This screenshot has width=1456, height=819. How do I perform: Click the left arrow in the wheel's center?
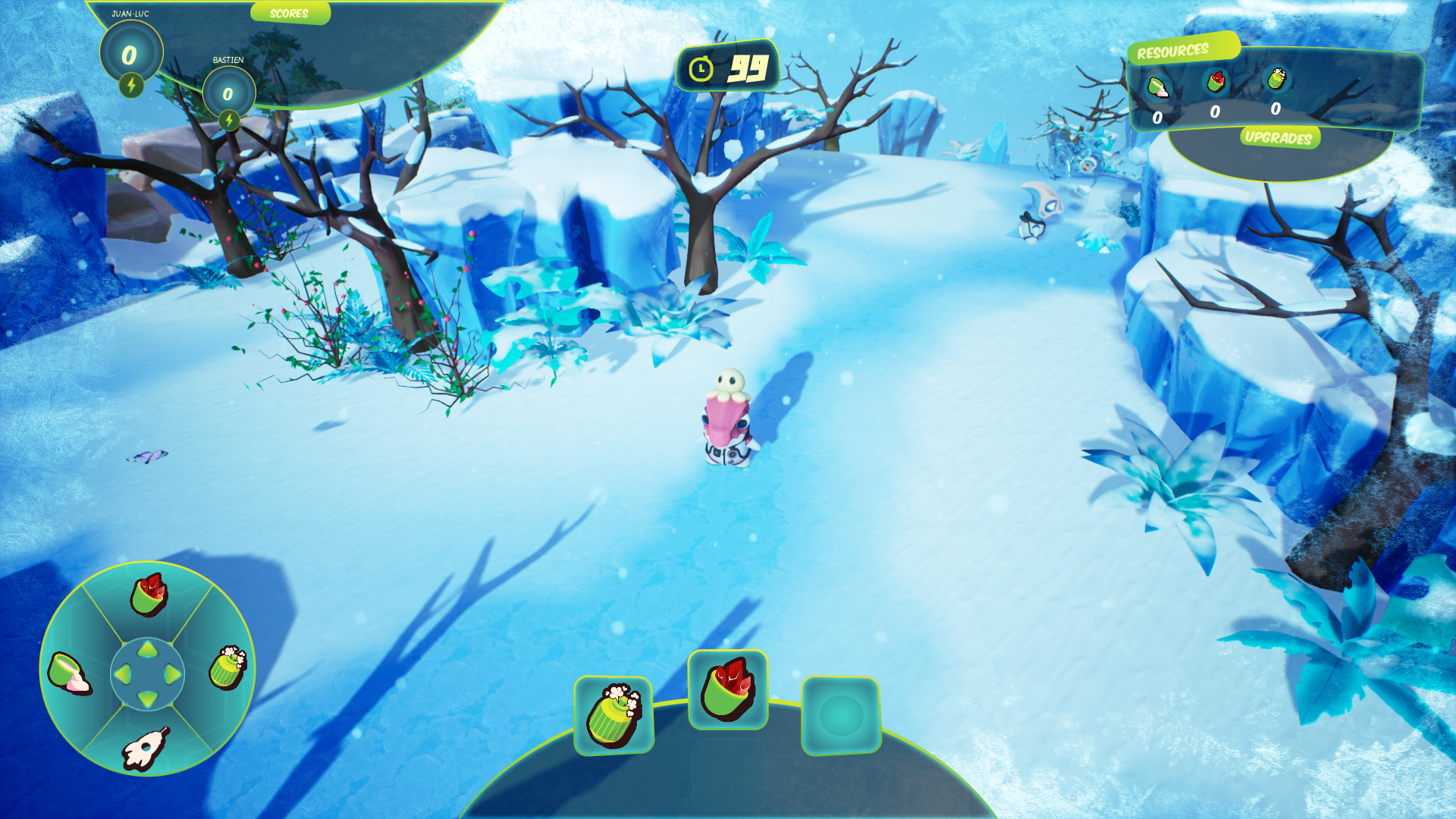123,673
